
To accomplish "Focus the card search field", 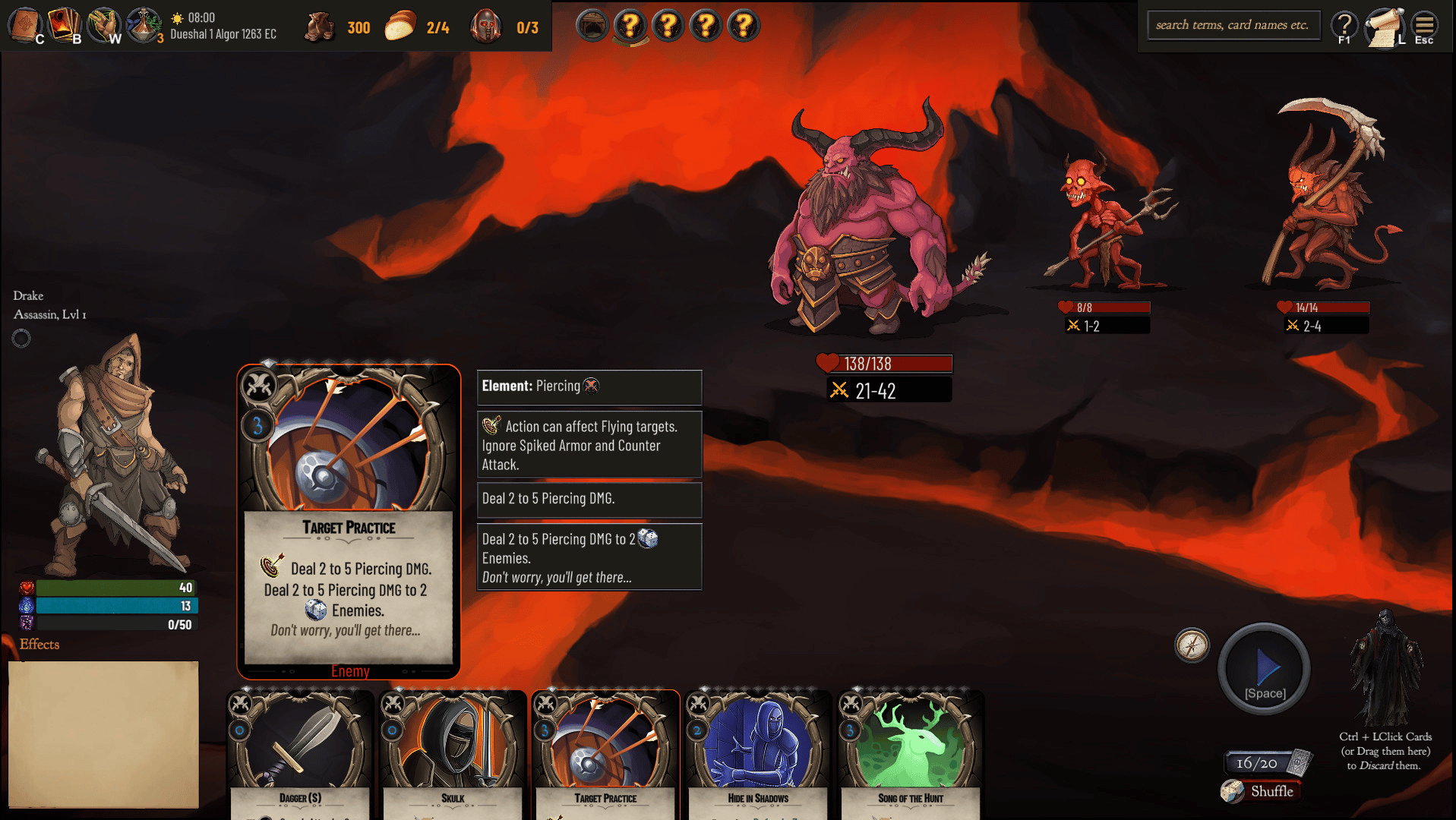I will click(1233, 25).
